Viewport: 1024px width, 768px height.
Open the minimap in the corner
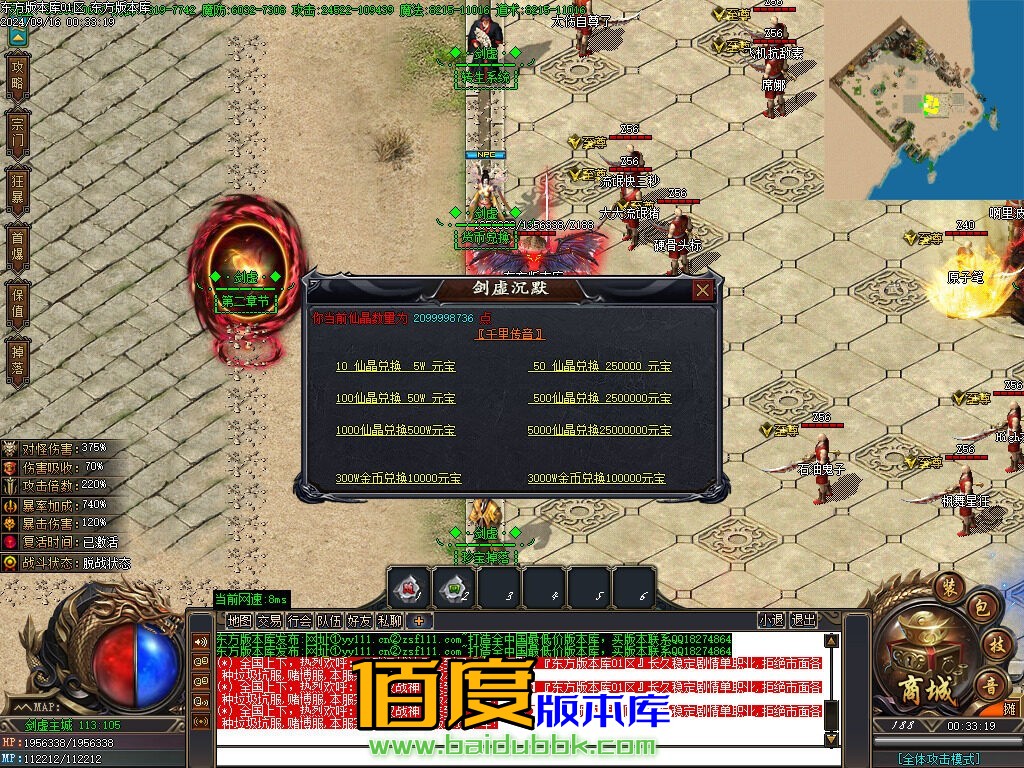point(924,100)
